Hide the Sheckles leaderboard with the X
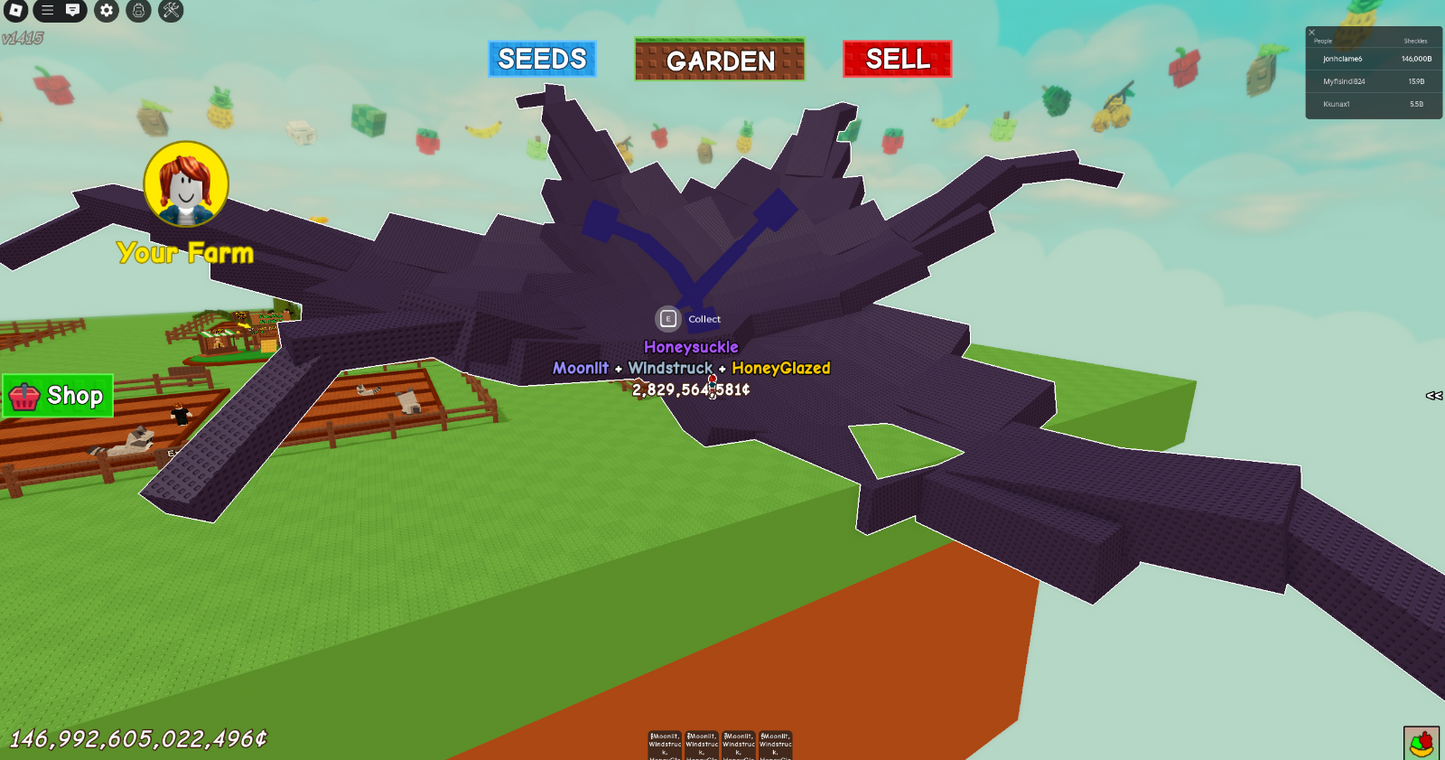Screen dimensions: 1445x760 click(x=1311, y=33)
